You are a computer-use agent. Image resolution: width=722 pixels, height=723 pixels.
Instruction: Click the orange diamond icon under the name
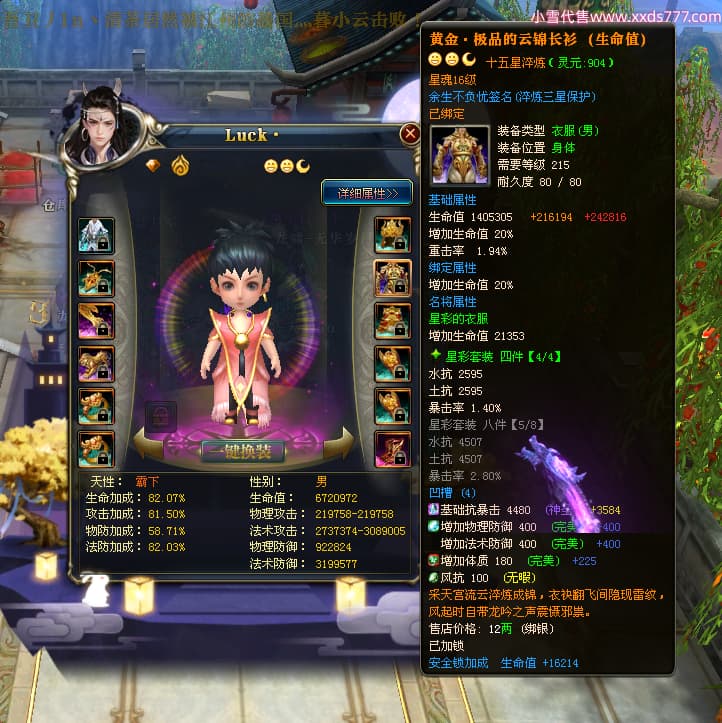pyautogui.click(x=153, y=165)
